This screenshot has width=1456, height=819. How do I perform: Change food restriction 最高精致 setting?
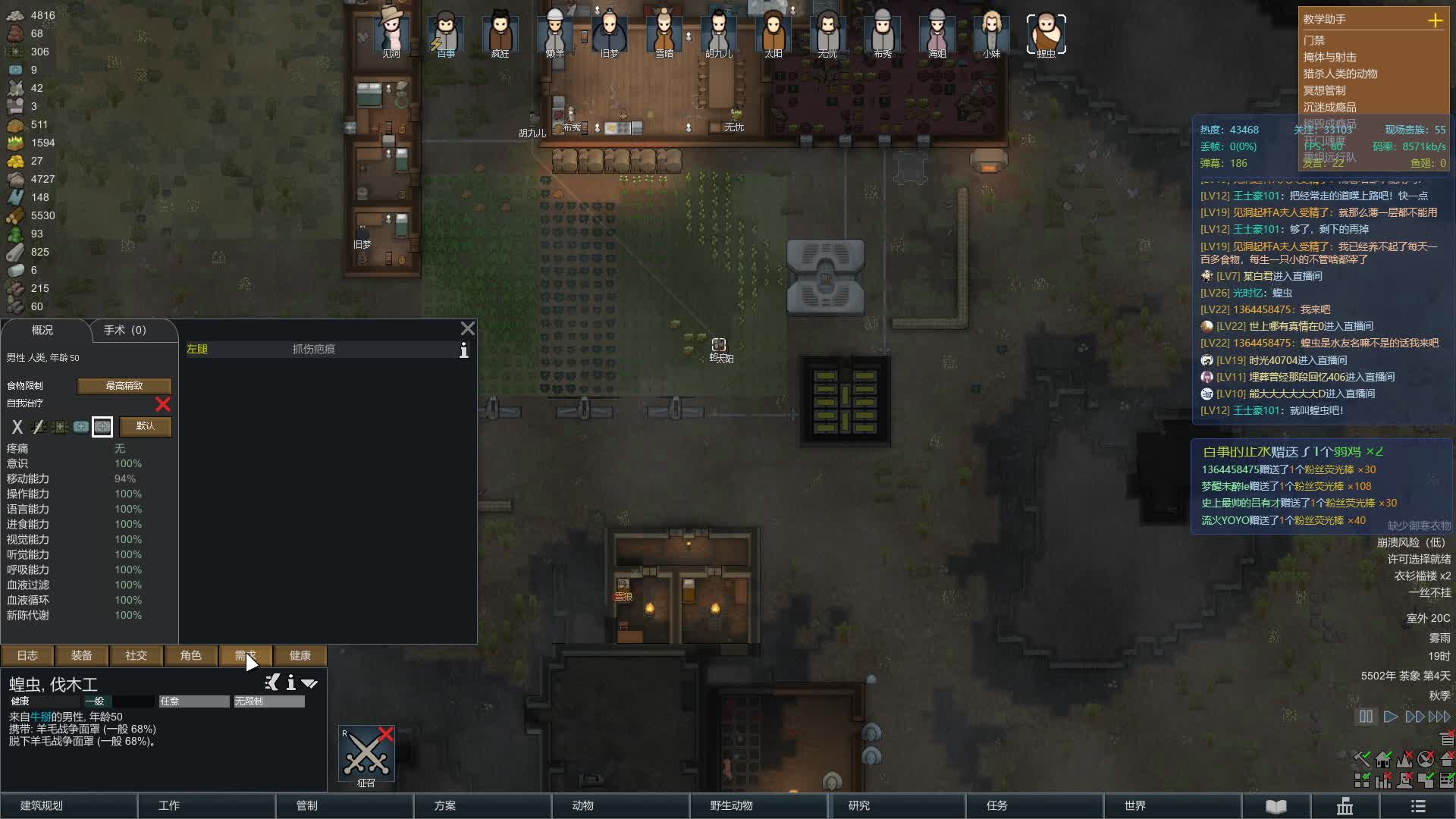124,386
